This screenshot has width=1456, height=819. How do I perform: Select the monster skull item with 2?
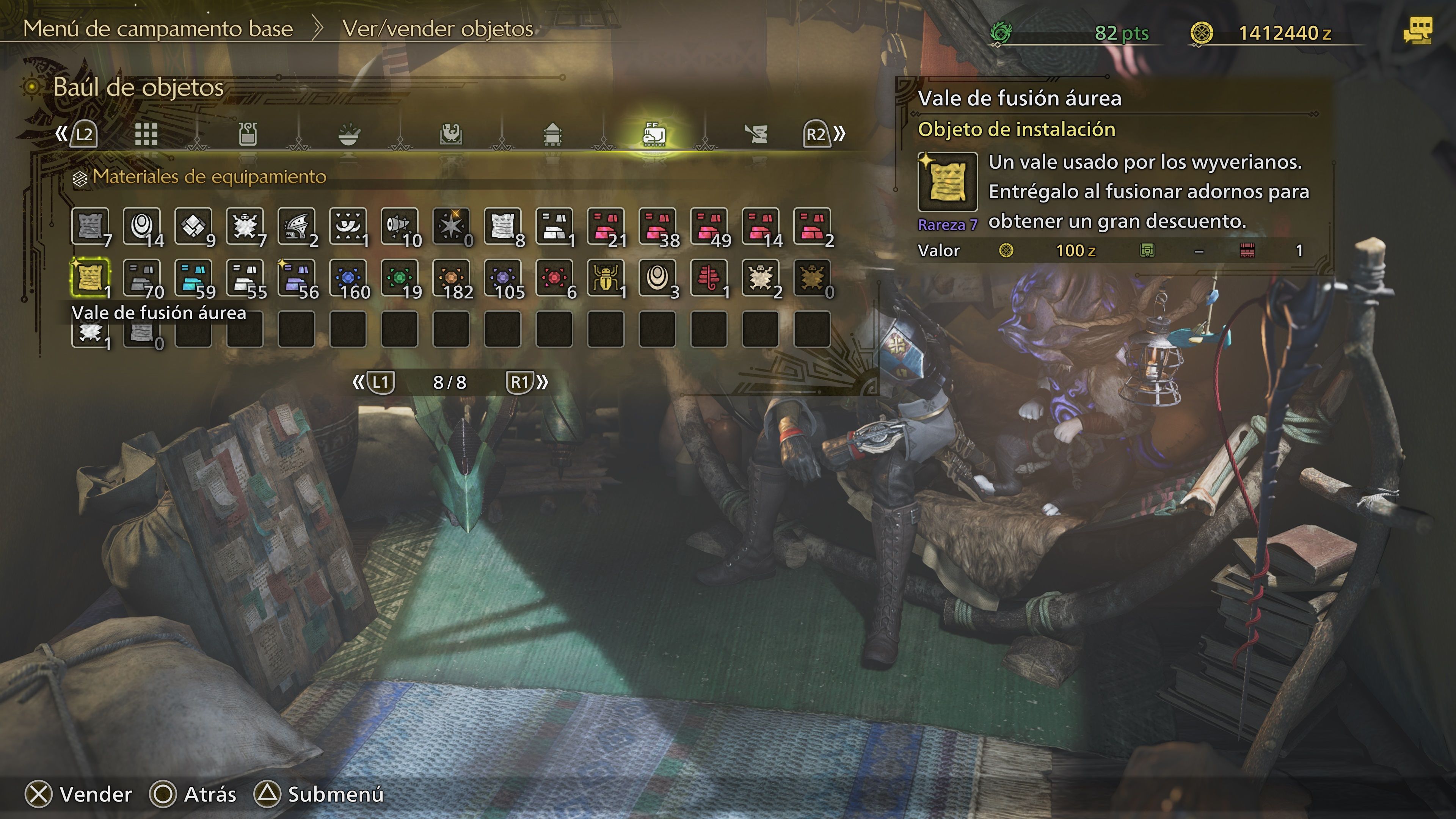pos(760,277)
